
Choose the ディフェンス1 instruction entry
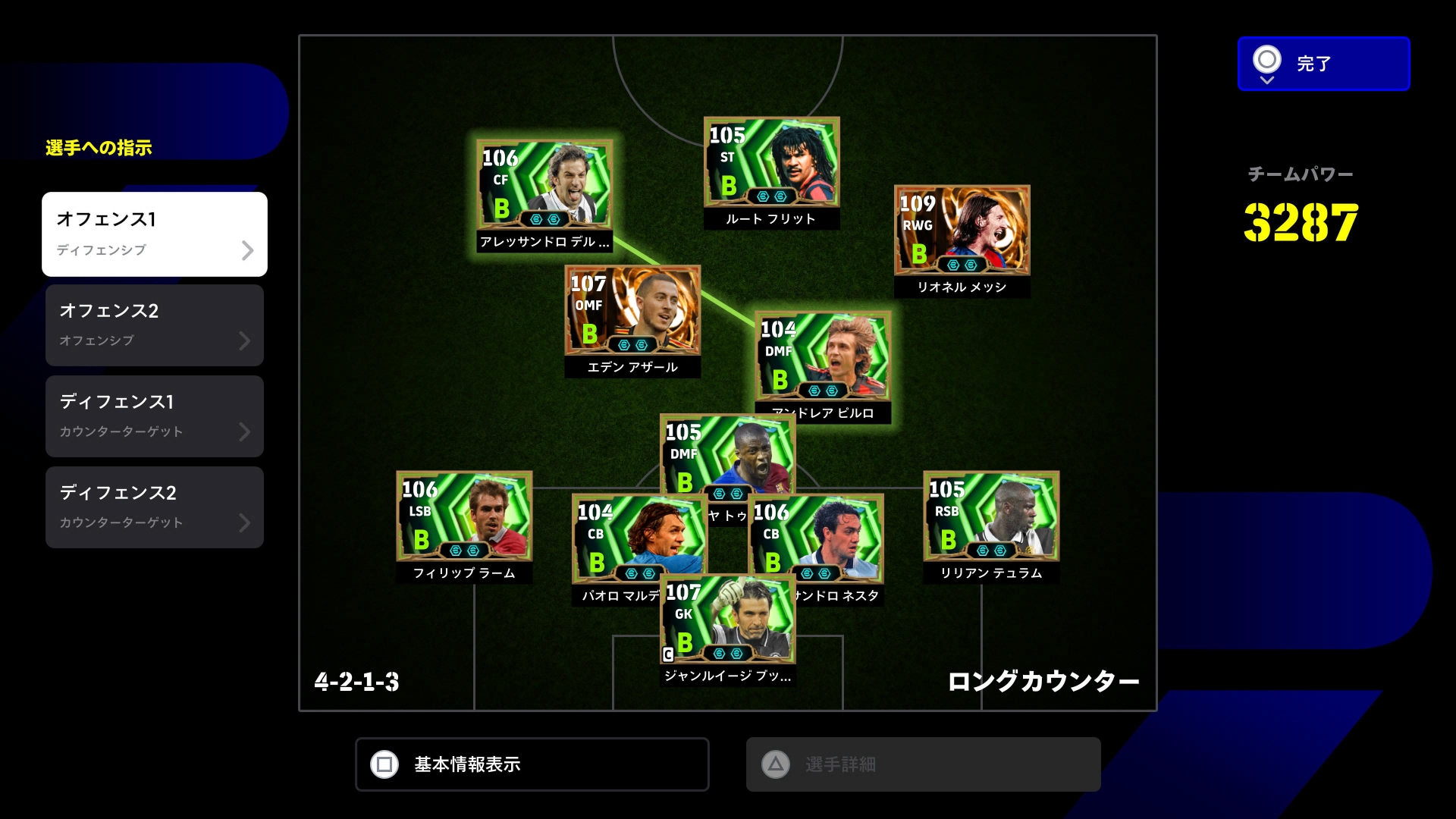click(x=155, y=416)
